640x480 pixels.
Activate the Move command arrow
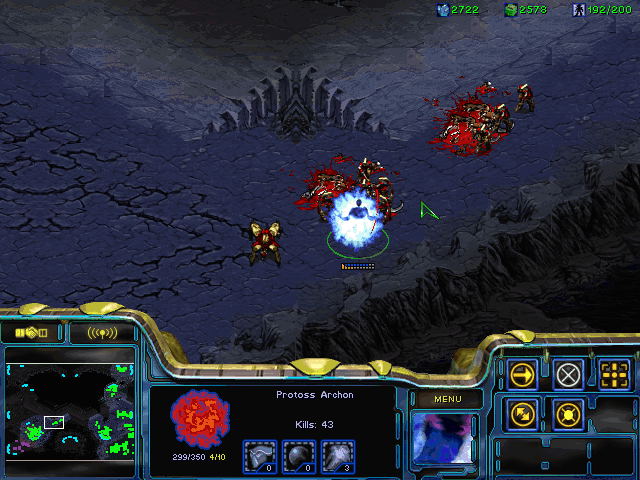click(x=522, y=375)
